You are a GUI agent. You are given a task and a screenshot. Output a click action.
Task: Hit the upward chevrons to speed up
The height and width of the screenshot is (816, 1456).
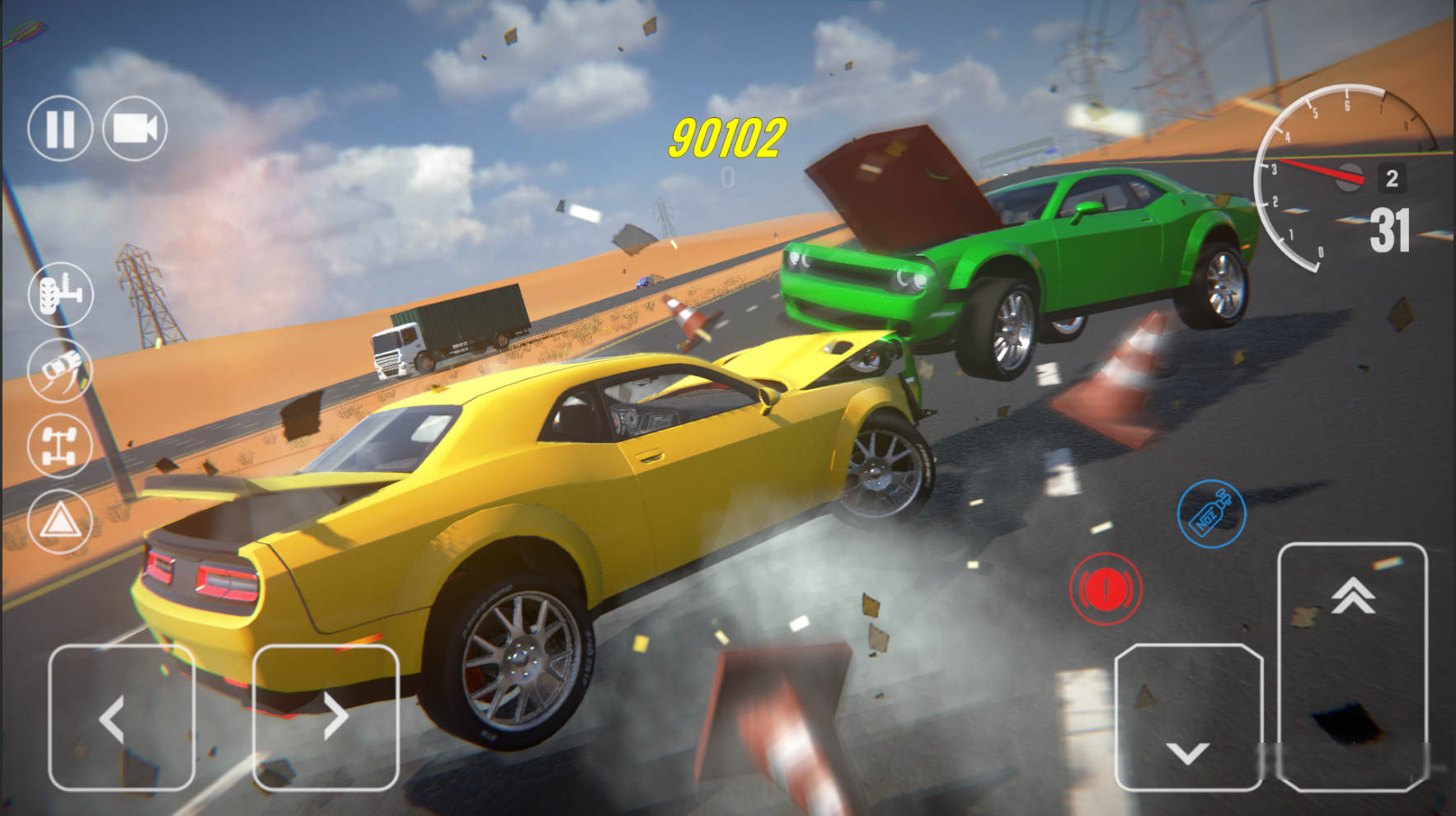pyautogui.click(x=1352, y=598)
